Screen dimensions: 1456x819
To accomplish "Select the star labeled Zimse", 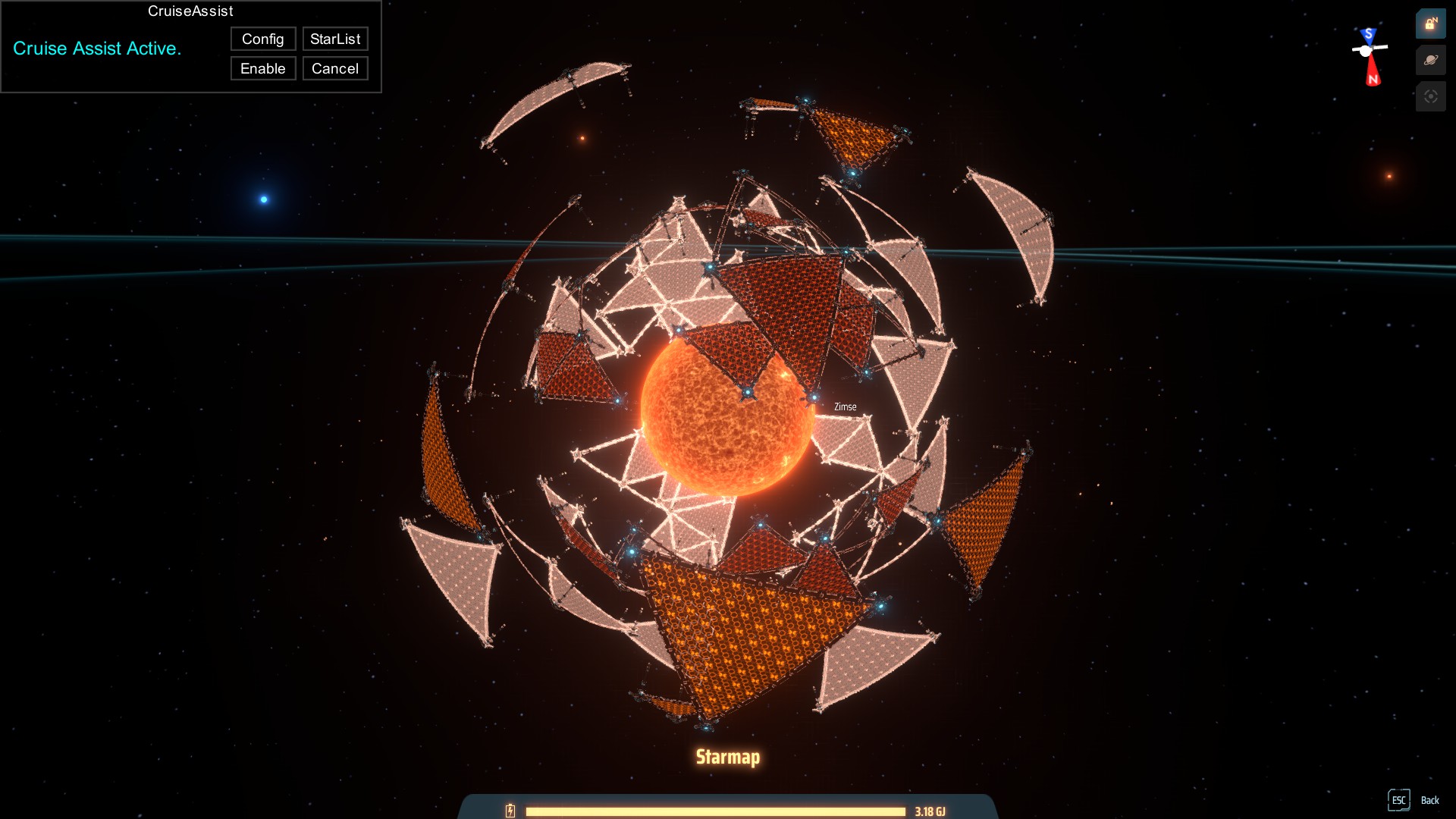I will pyautogui.click(x=844, y=406).
